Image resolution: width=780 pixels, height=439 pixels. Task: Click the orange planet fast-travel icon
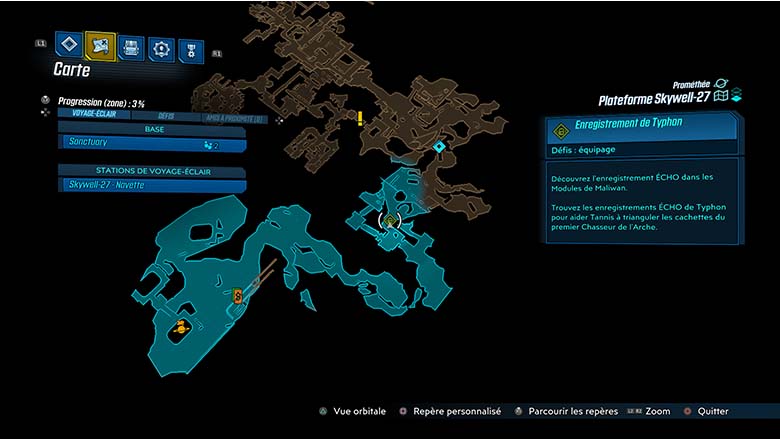pos(181,327)
